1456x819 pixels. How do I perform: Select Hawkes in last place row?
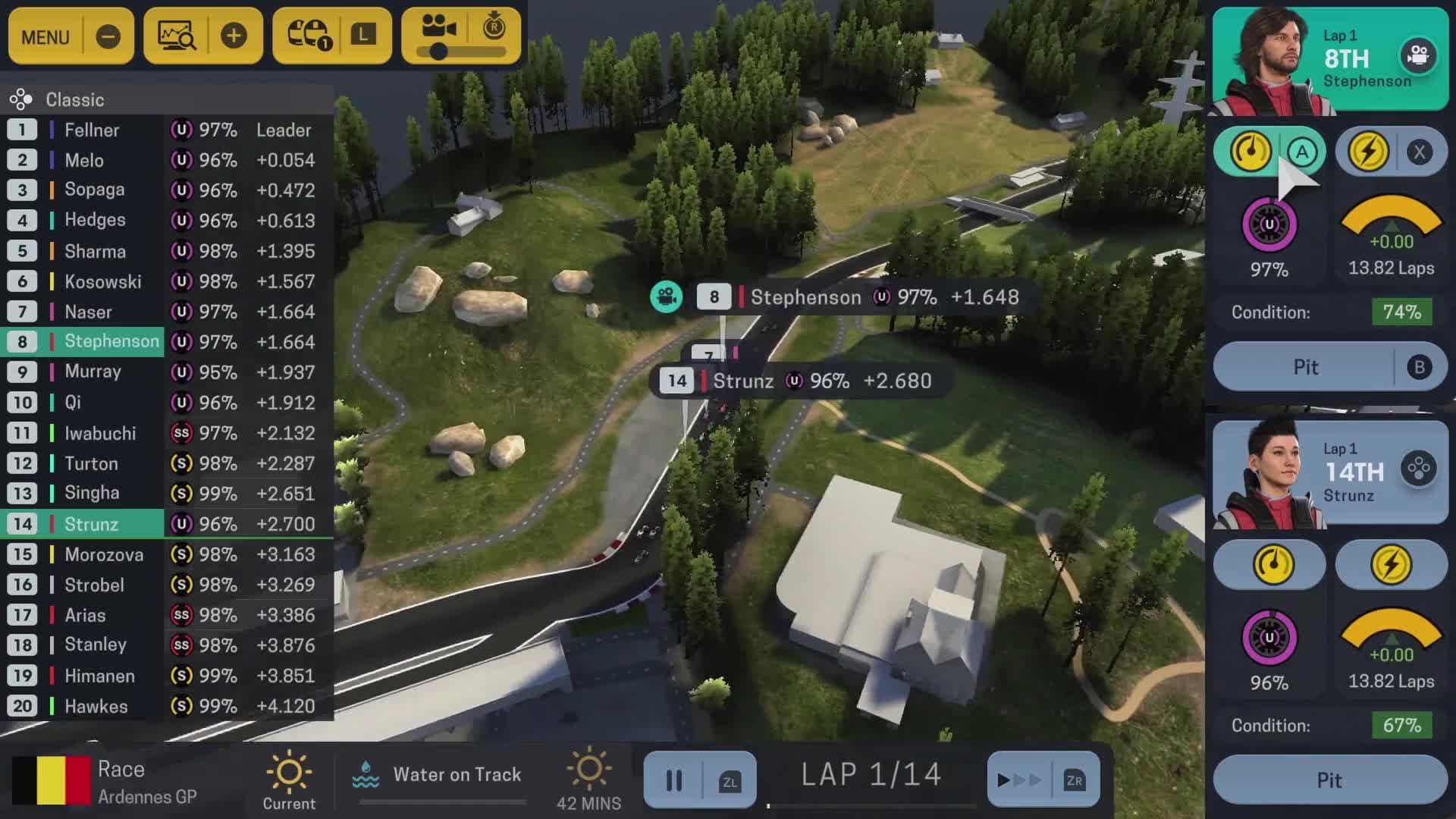[96, 706]
